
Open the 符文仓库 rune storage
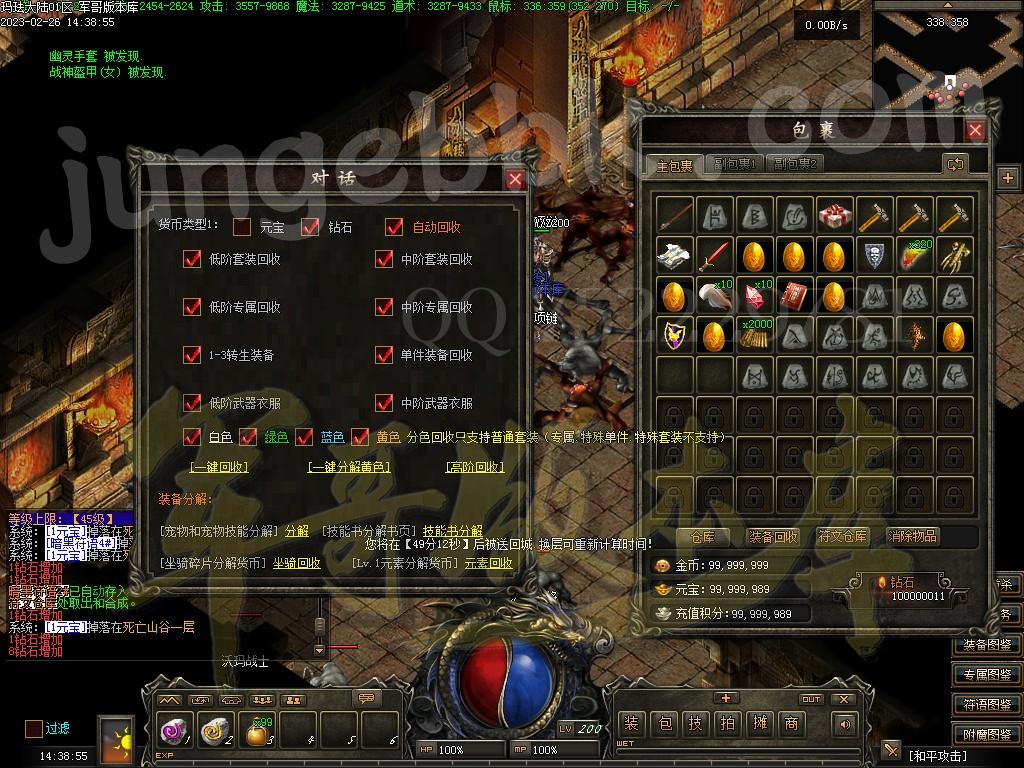click(x=843, y=537)
